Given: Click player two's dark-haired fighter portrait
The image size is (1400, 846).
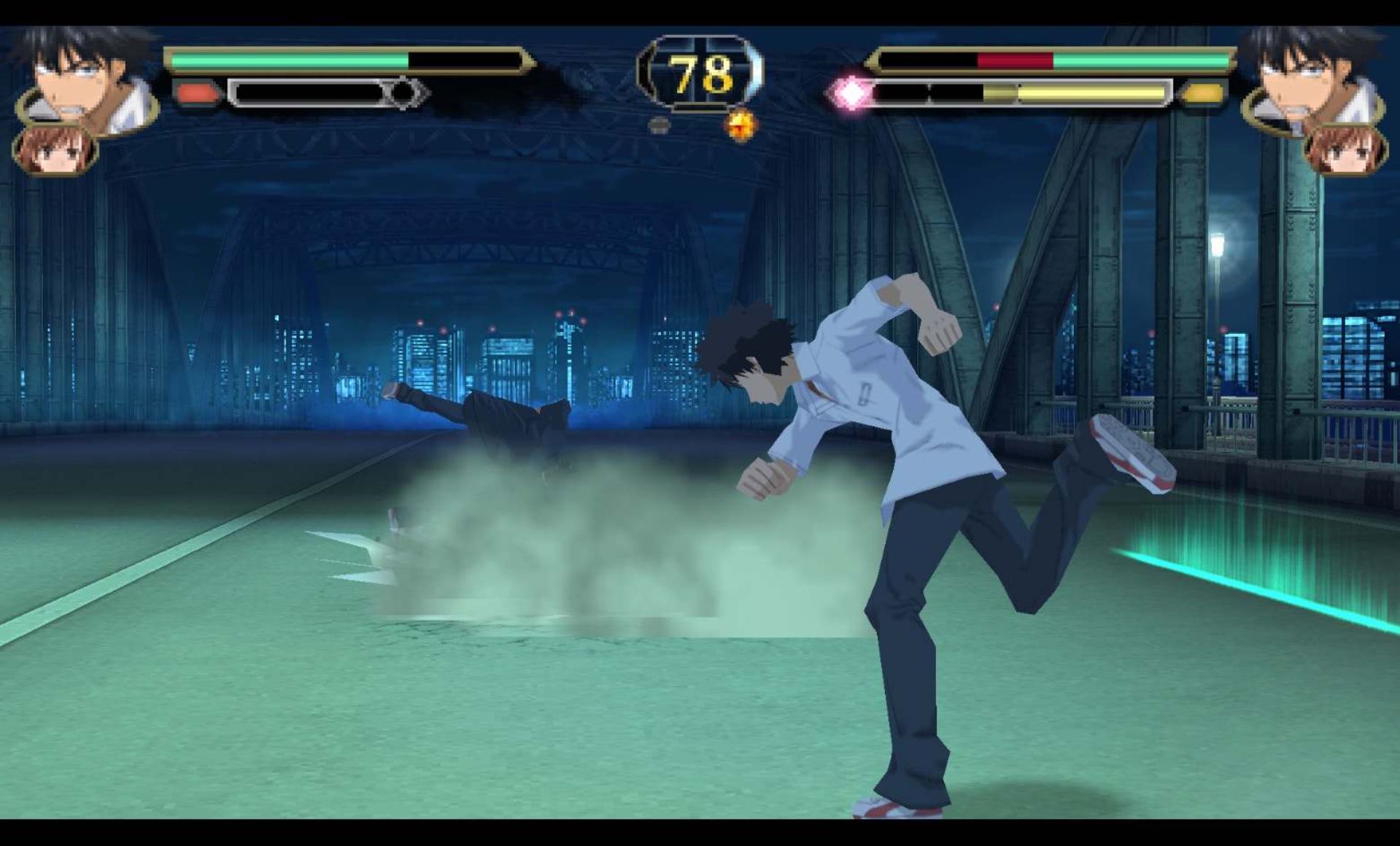Looking at the screenshot, I should 1310,80.
